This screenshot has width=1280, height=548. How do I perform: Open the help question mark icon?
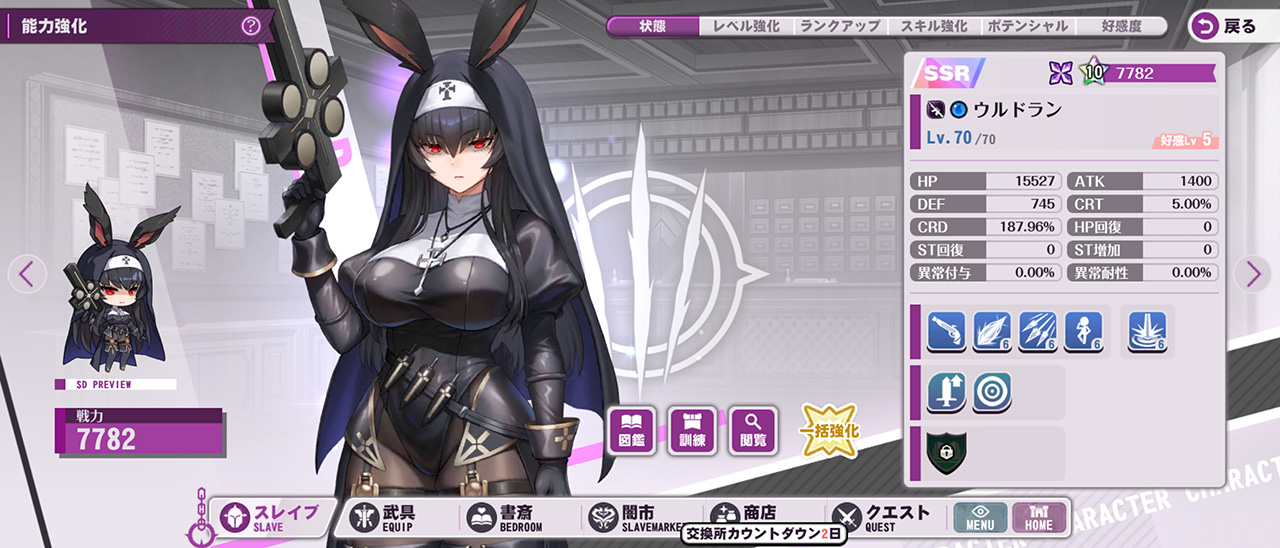tap(250, 27)
